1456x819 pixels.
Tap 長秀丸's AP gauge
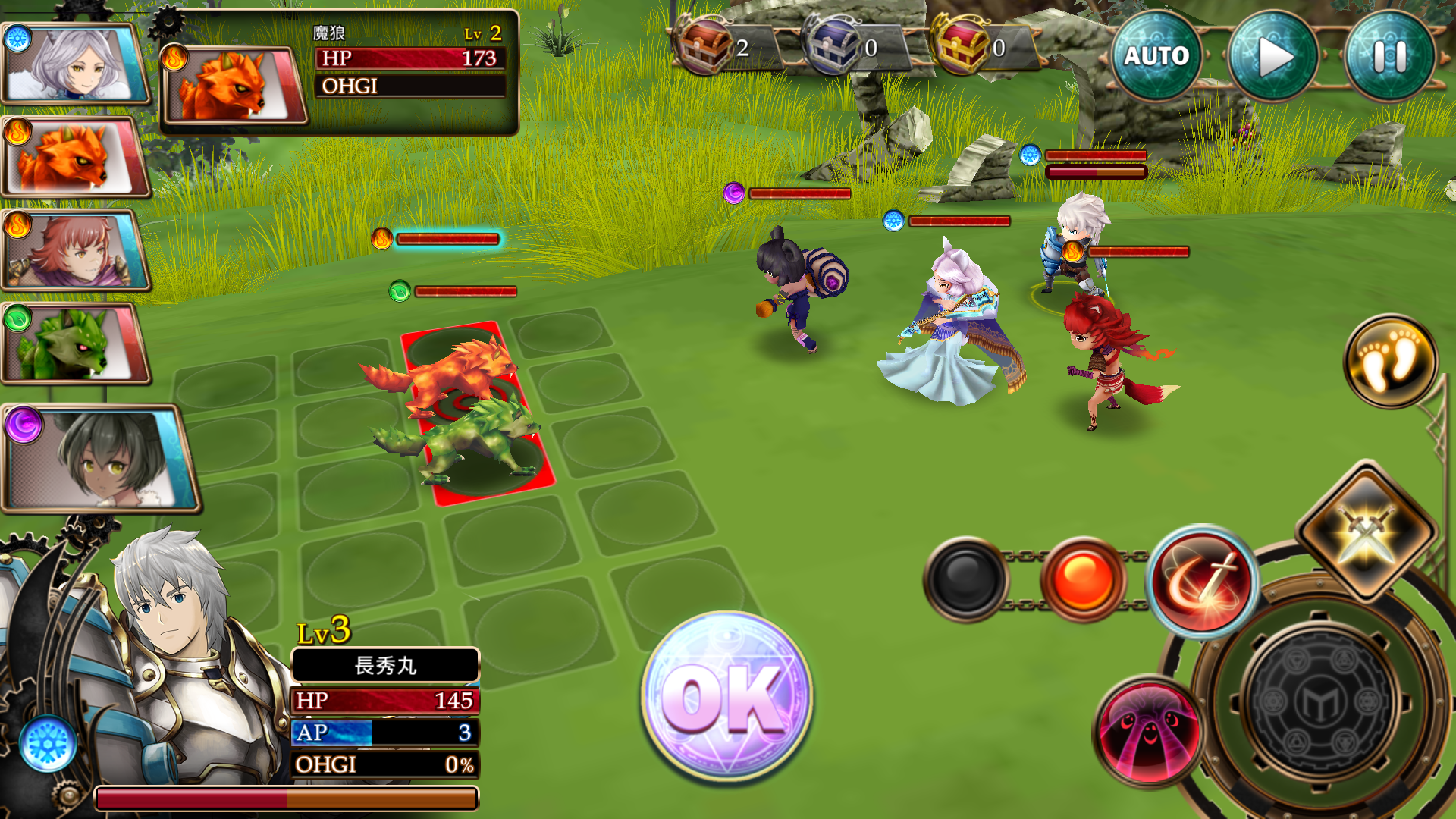pyautogui.click(x=383, y=733)
